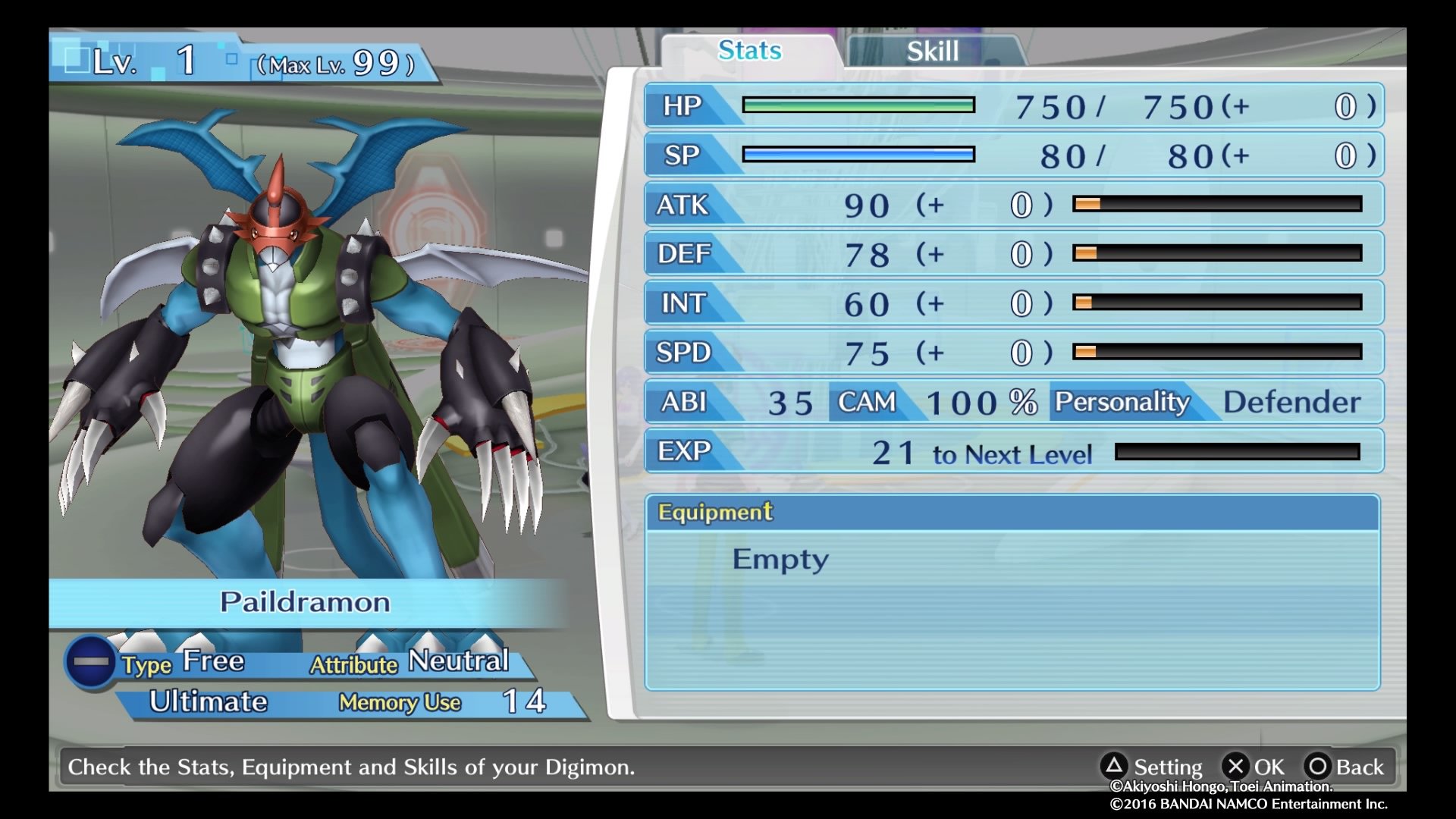The width and height of the screenshot is (1456, 819).
Task: Select the Paildramon name banner
Action: [305, 601]
